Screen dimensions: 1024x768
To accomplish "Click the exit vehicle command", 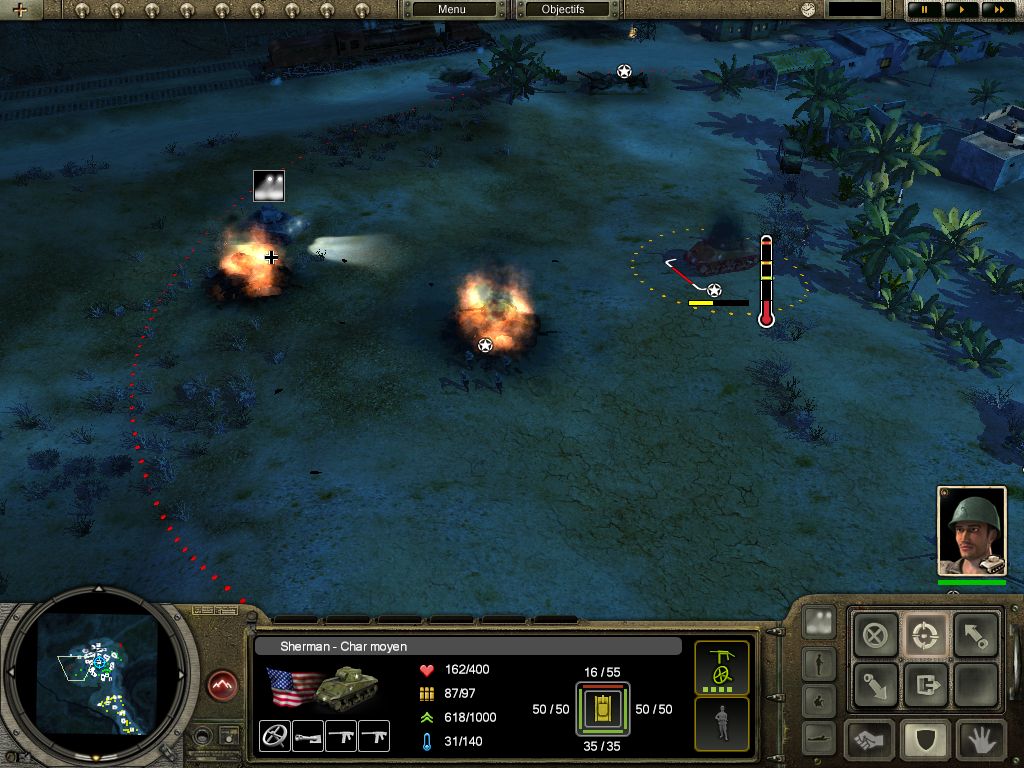I will pos(924,685).
